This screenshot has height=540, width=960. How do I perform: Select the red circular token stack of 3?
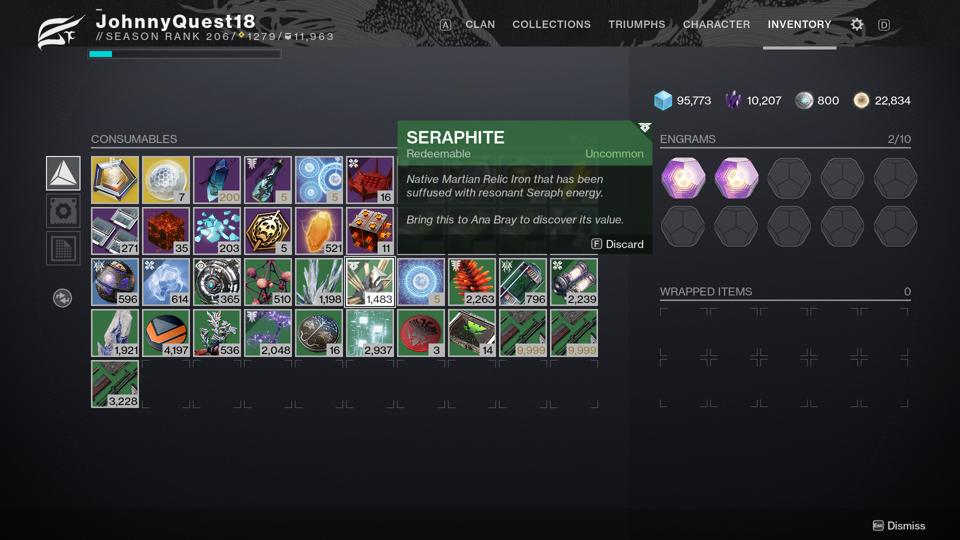coord(421,333)
